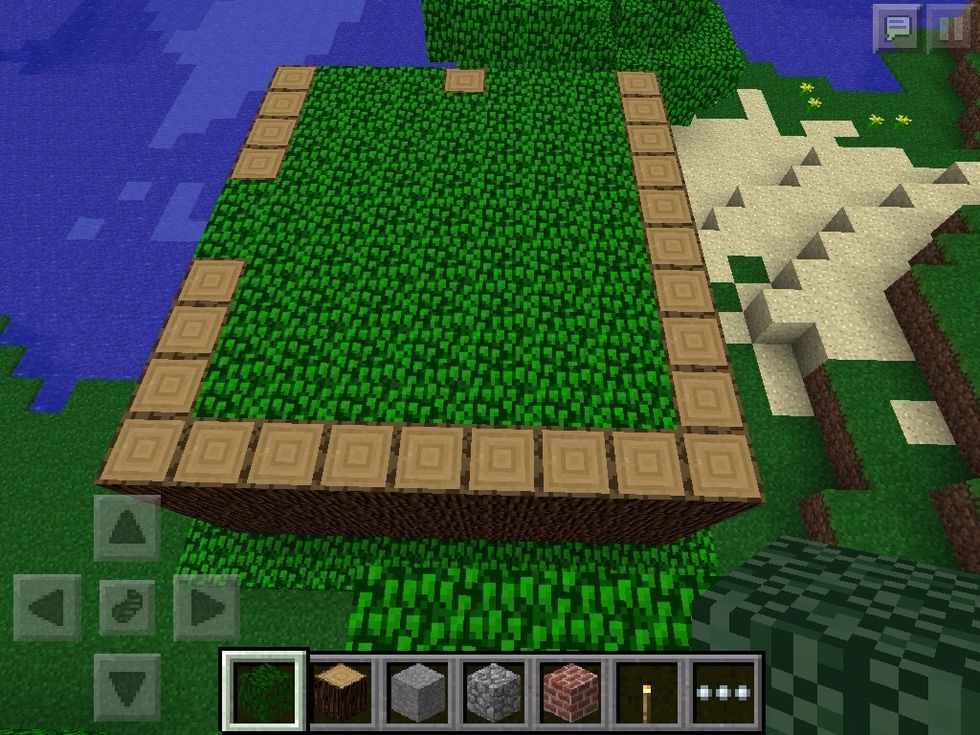The height and width of the screenshot is (735, 980).
Task: Open the chat via speech bubble button
Action: pos(897,26)
